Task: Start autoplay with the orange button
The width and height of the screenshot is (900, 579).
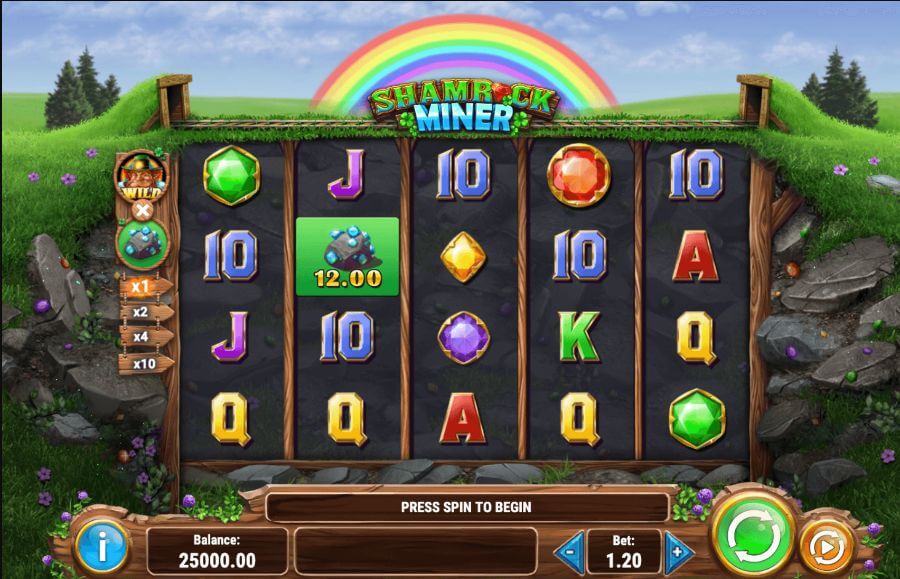Action: coord(827,546)
